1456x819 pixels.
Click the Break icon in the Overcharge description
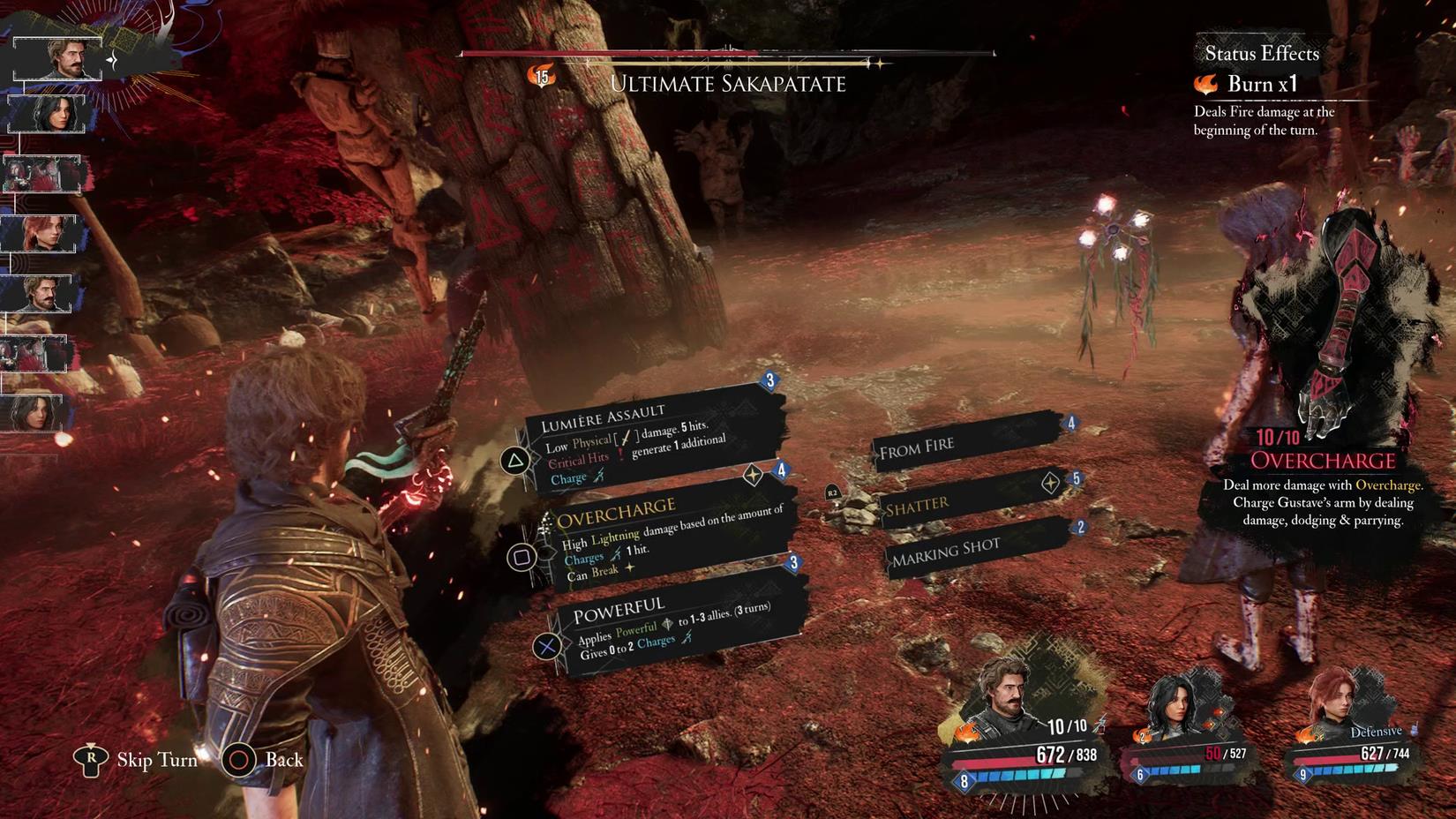point(630,569)
